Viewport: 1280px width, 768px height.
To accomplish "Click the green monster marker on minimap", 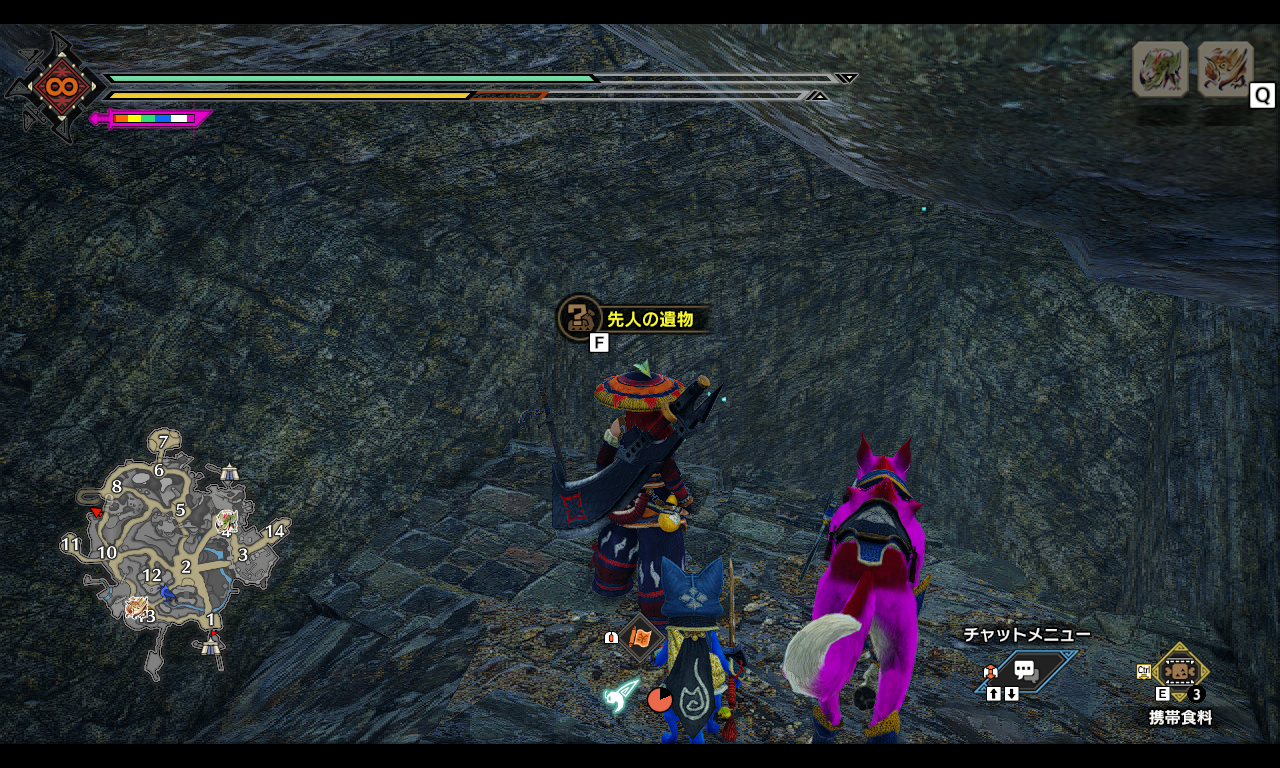I will click(227, 520).
